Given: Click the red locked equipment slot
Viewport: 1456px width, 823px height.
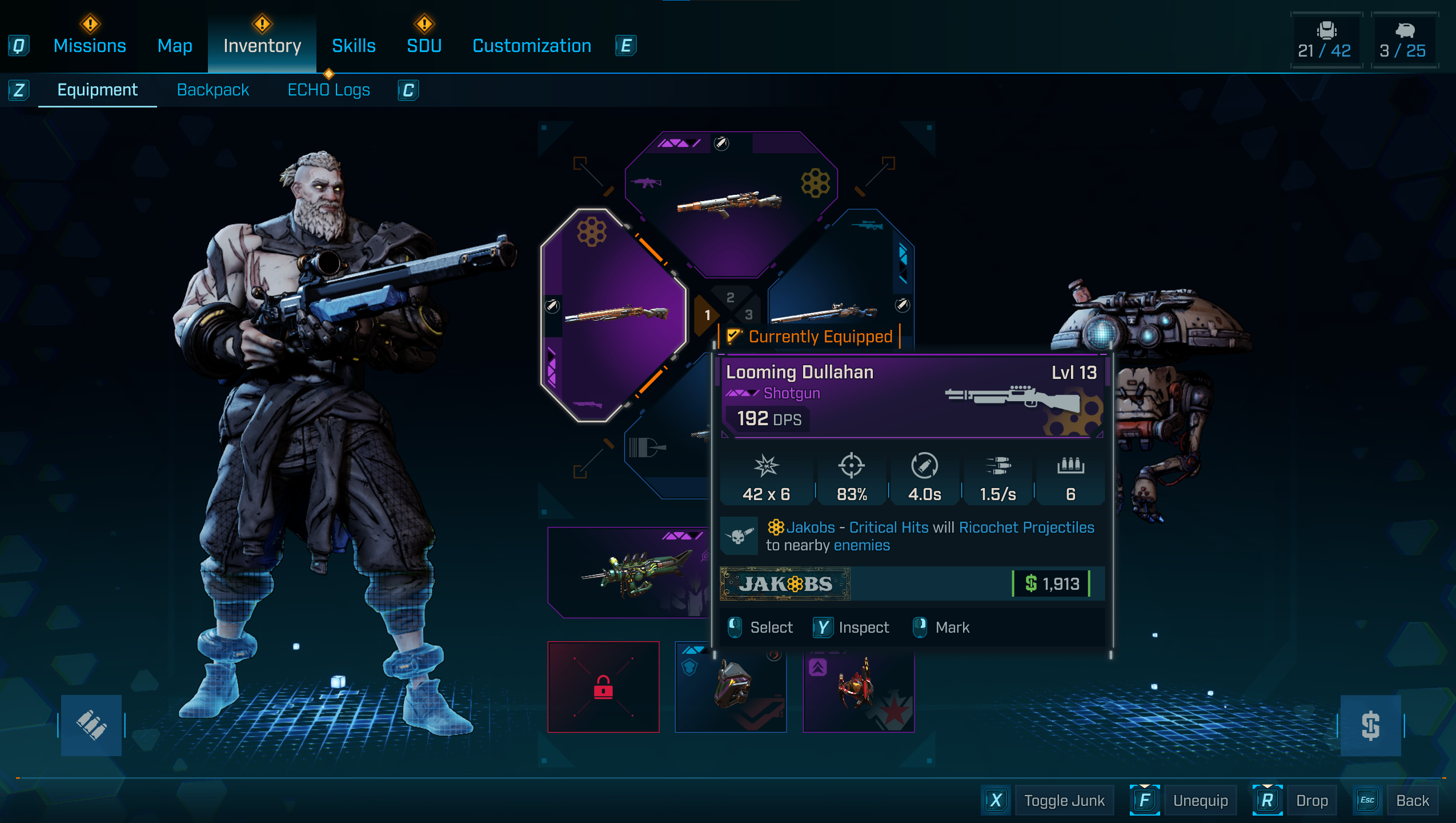Looking at the screenshot, I should click(603, 687).
